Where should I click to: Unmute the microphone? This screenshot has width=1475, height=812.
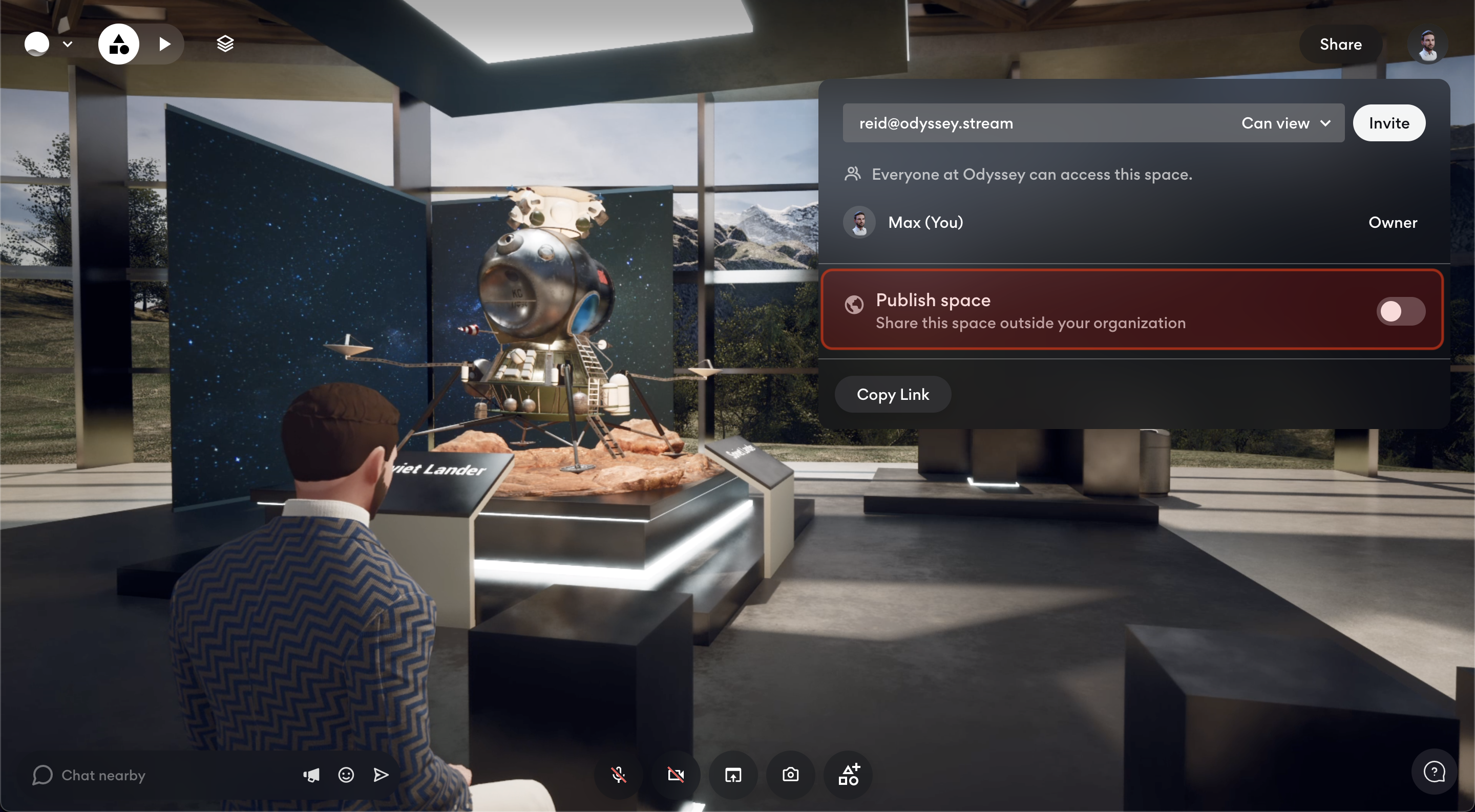(x=618, y=775)
